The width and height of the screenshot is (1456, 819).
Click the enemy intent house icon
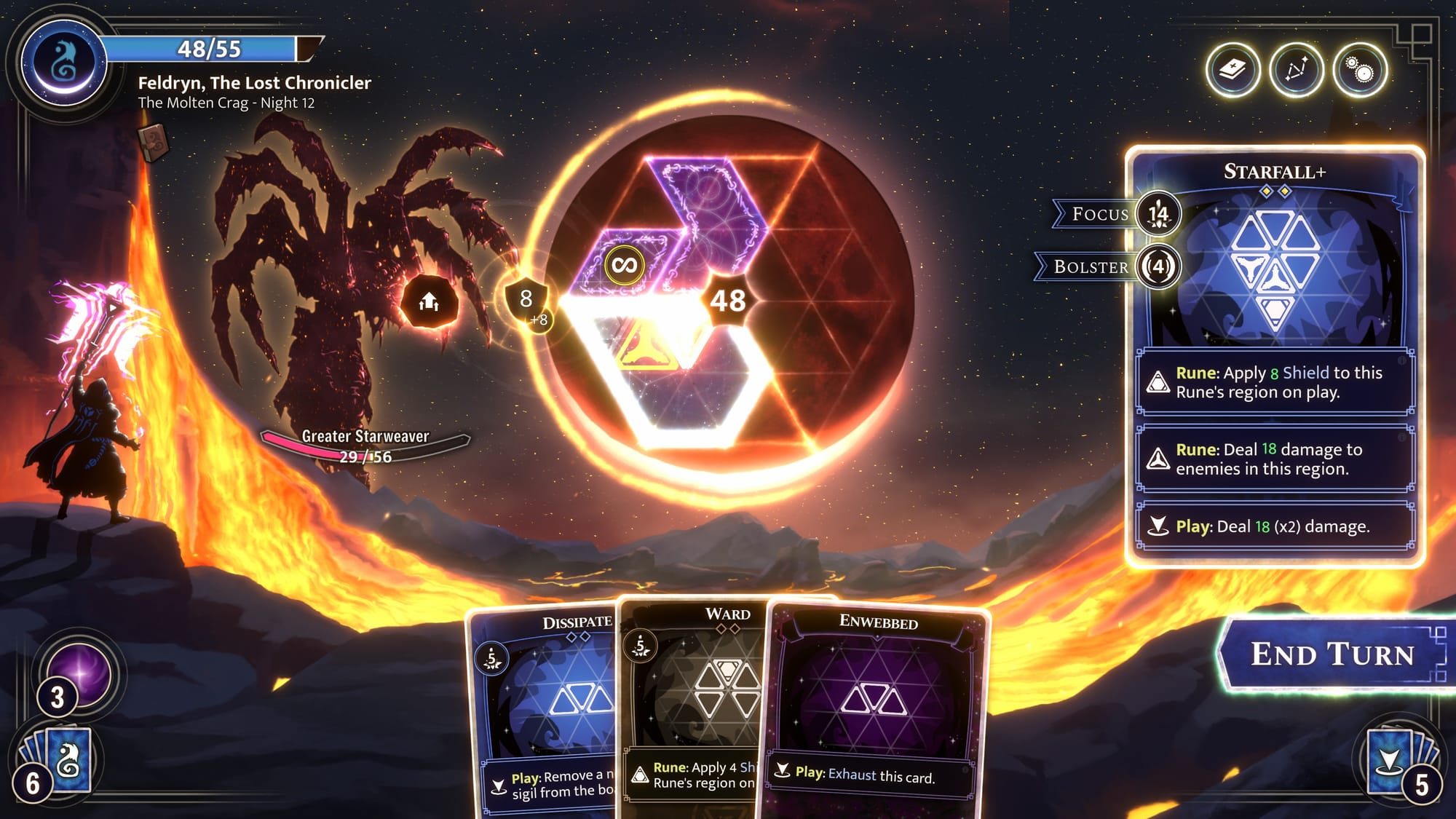pos(430,301)
